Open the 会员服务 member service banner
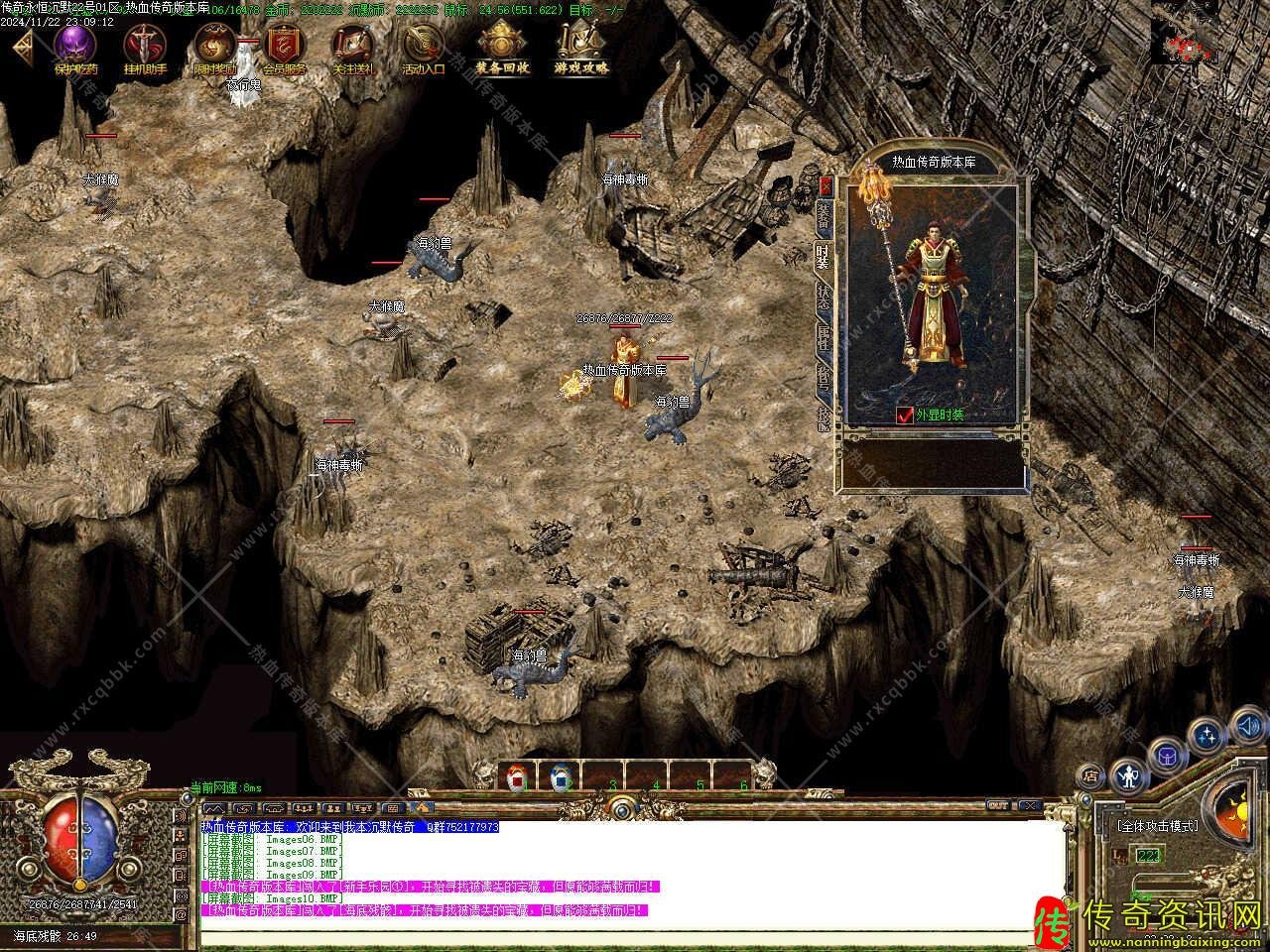Image resolution: width=1270 pixels, height=952 pixels. [x=284, y=47]
